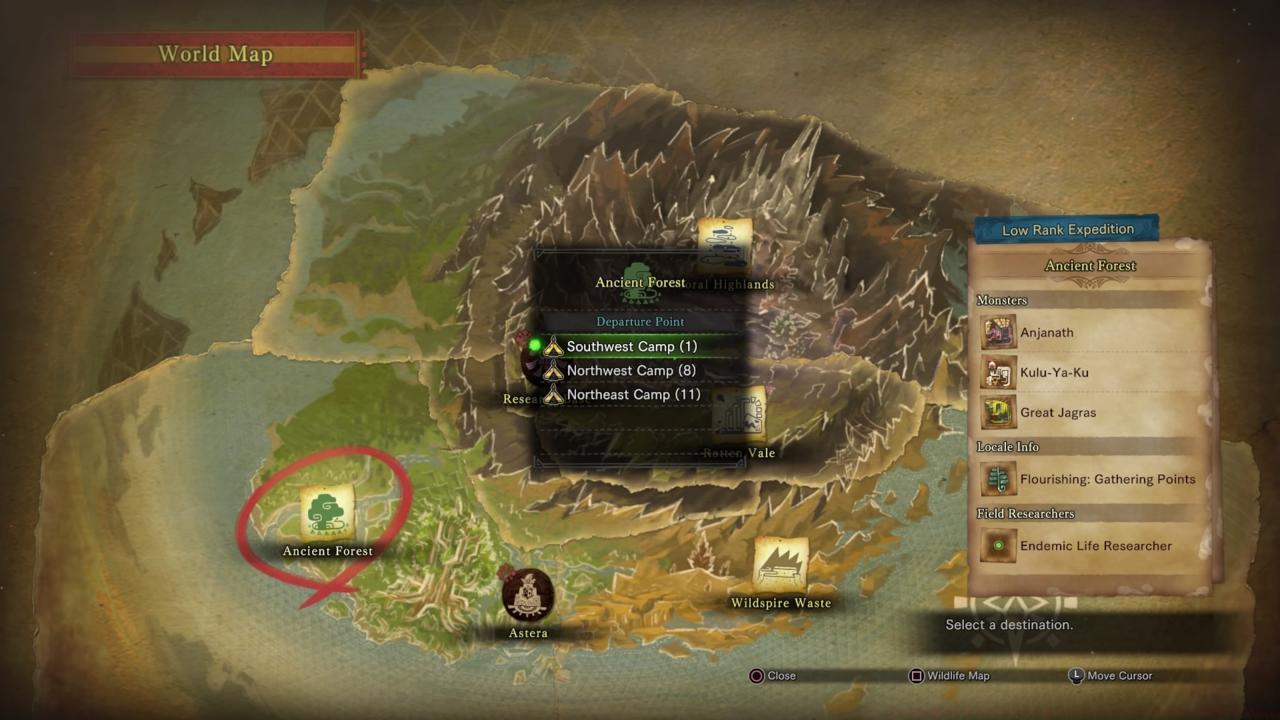This screenshot has width=1280, height=720.
Task: Select the circled Ancient Forest map icon
Action: click(328, 512)
